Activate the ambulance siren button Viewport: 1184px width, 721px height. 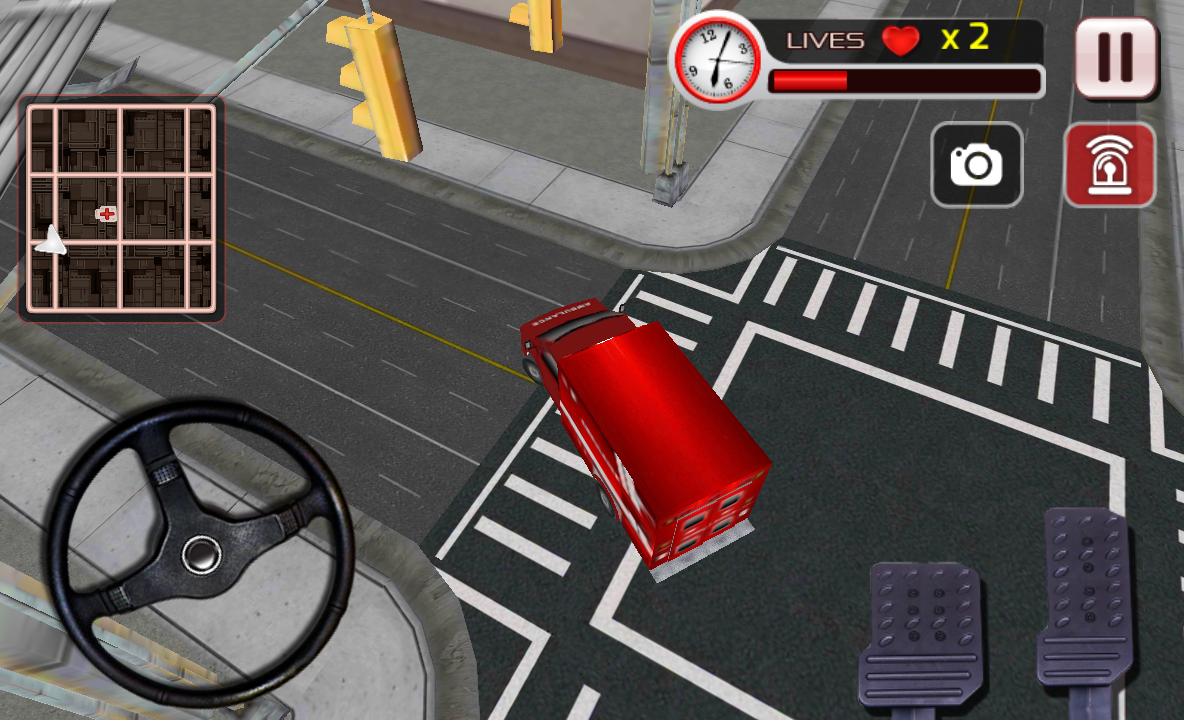(x=1109, y=165)
